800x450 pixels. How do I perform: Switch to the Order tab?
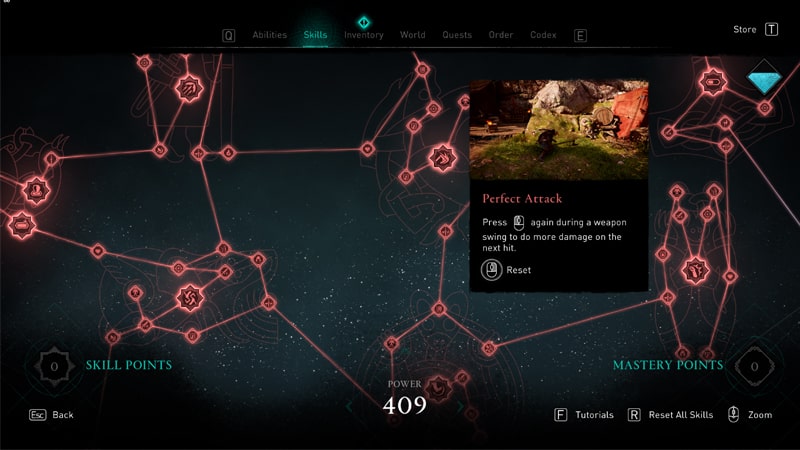[x=501, y=35]
